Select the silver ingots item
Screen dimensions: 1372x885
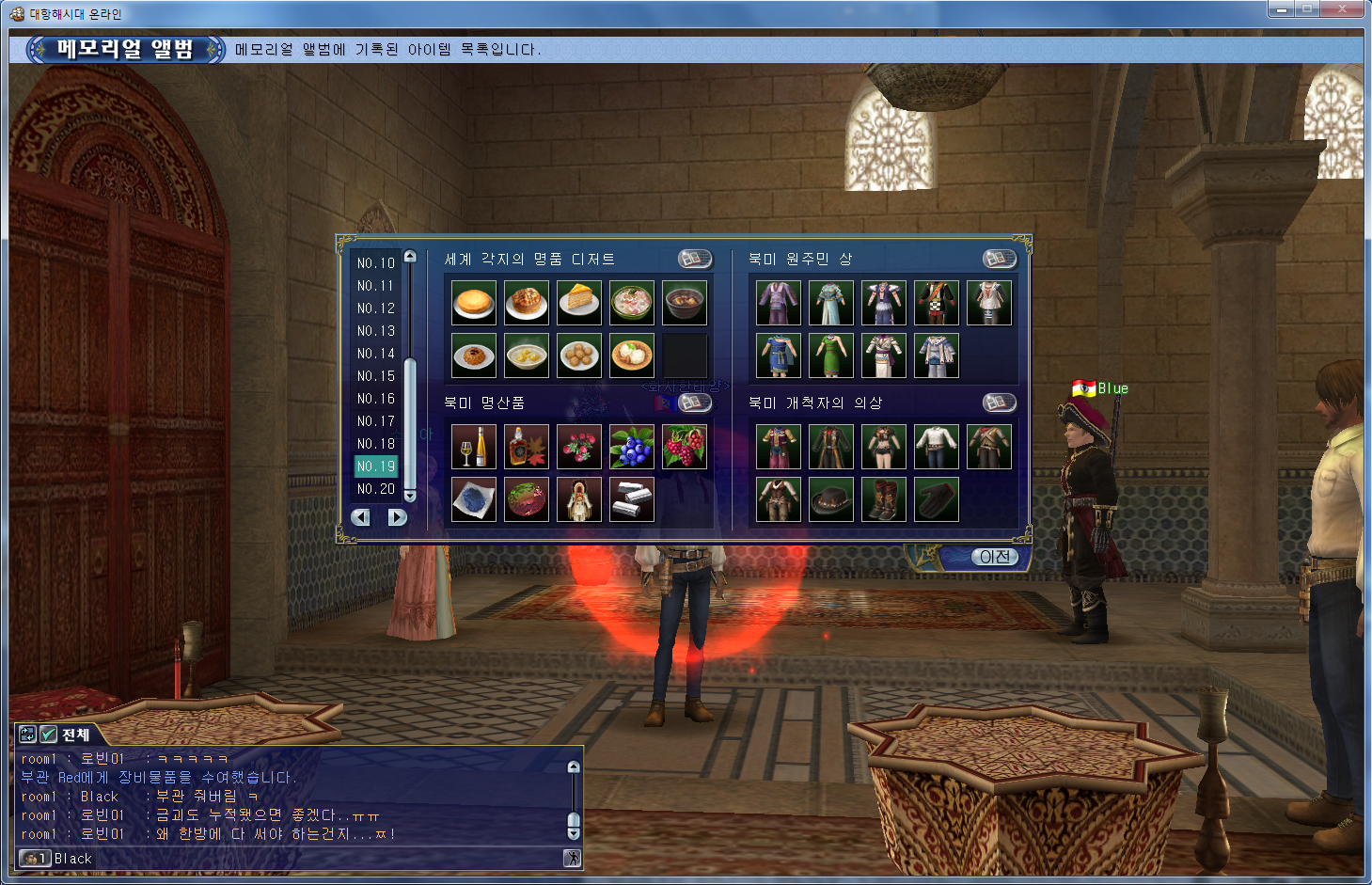(x=632, y=499)
